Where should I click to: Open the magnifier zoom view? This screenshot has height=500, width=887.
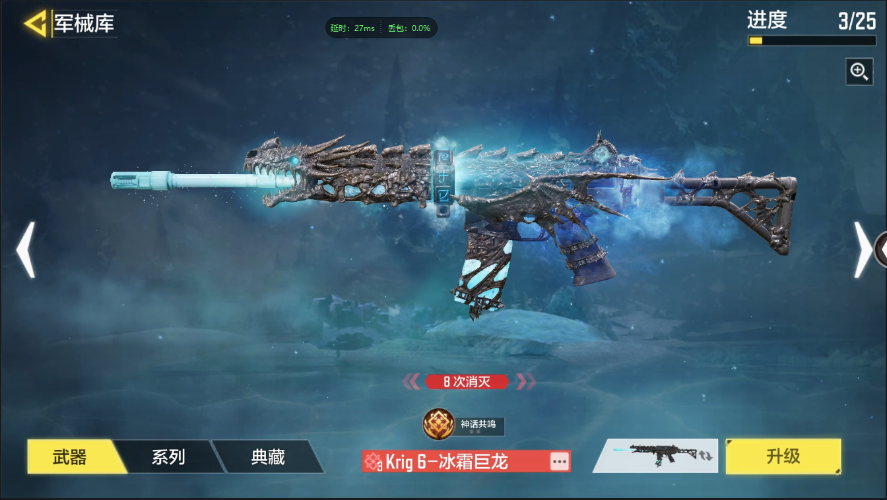tap(859, 71)
